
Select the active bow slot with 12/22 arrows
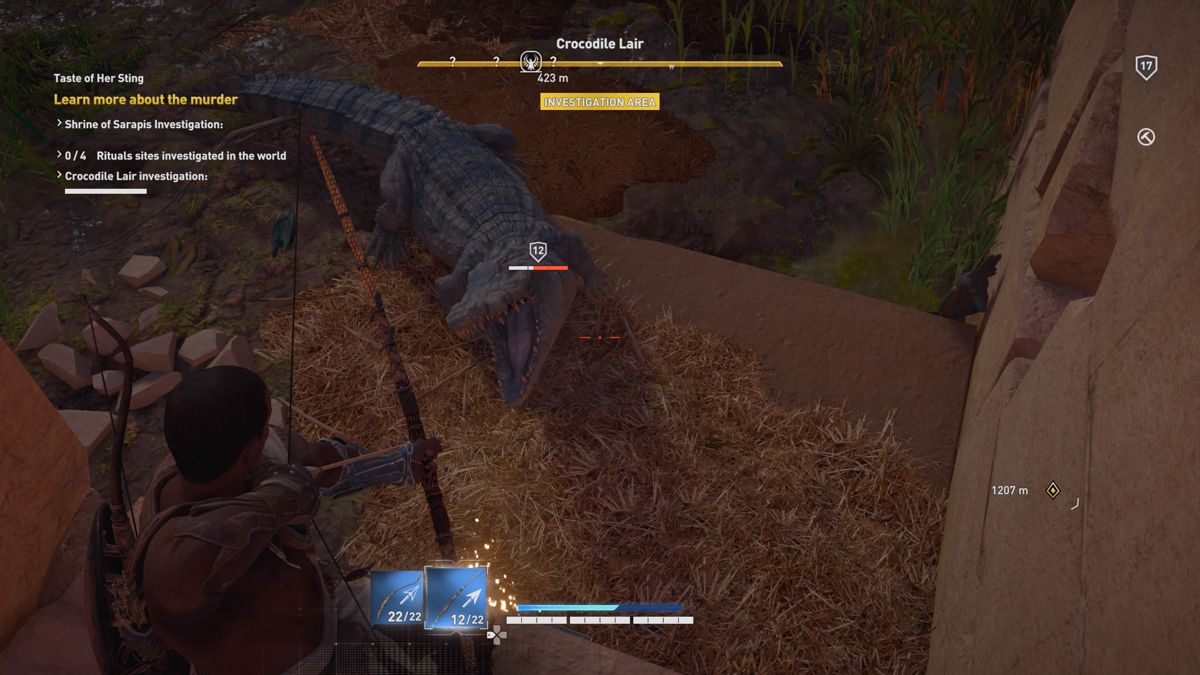click(x=456, y=598)
